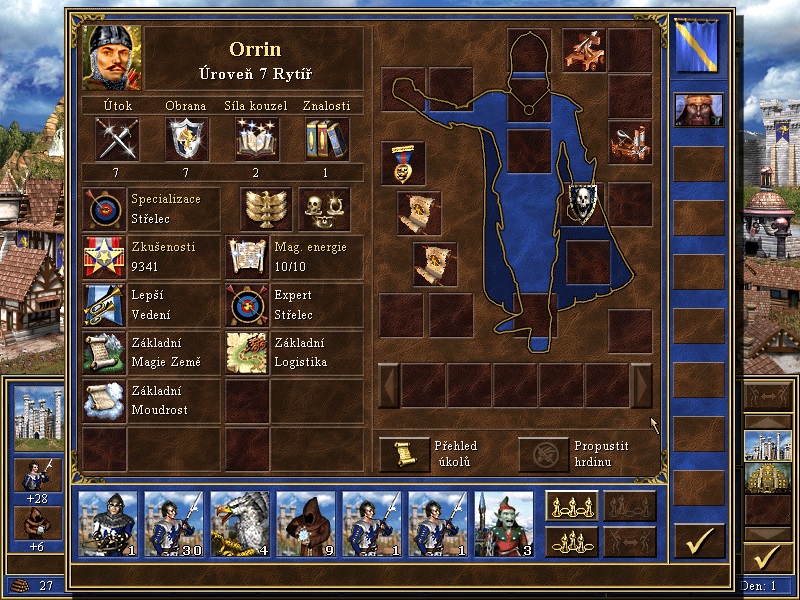Click Propustit hrdinu dismiss button
Image resolution: width=800 pixels, height=600 pixels.
[x=543, y=454]
